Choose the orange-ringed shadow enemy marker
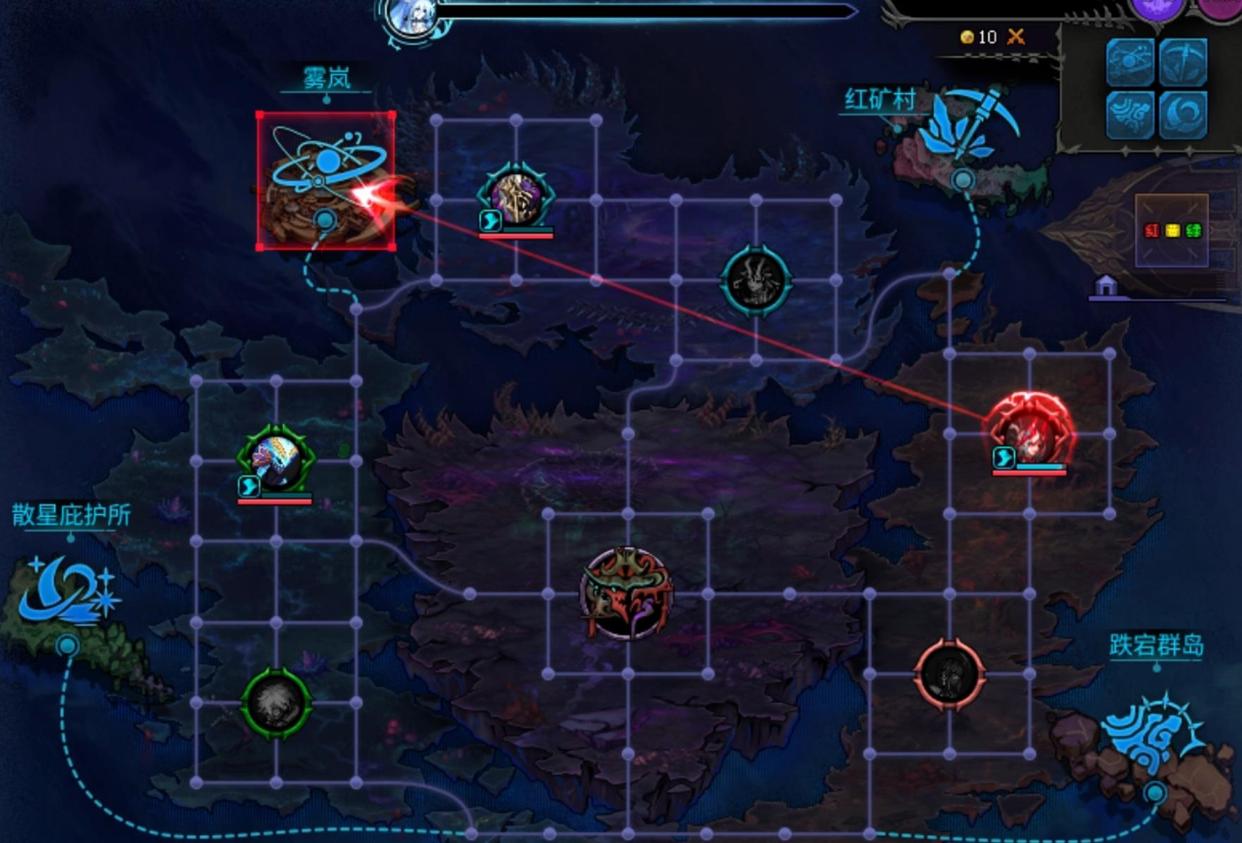 click(x=949, y=675)
